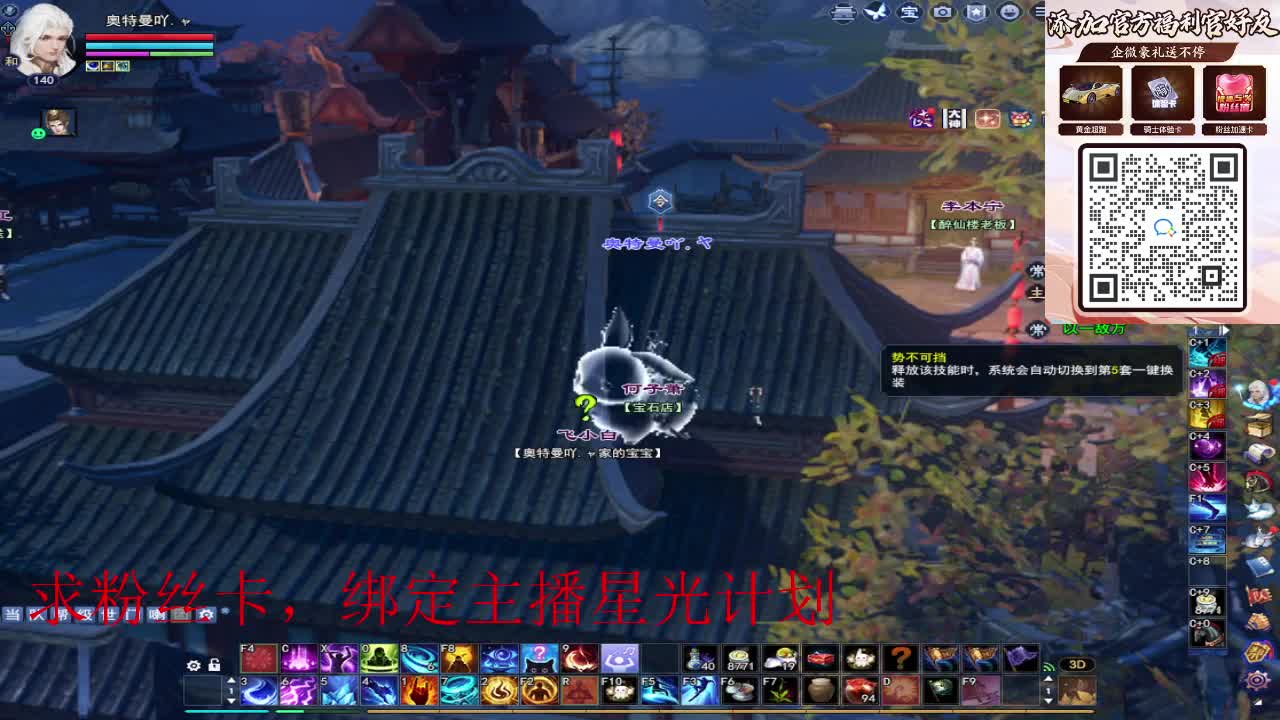
Task: Toggle the skill bar lock padlock
Action: click(x=215, y=663)
